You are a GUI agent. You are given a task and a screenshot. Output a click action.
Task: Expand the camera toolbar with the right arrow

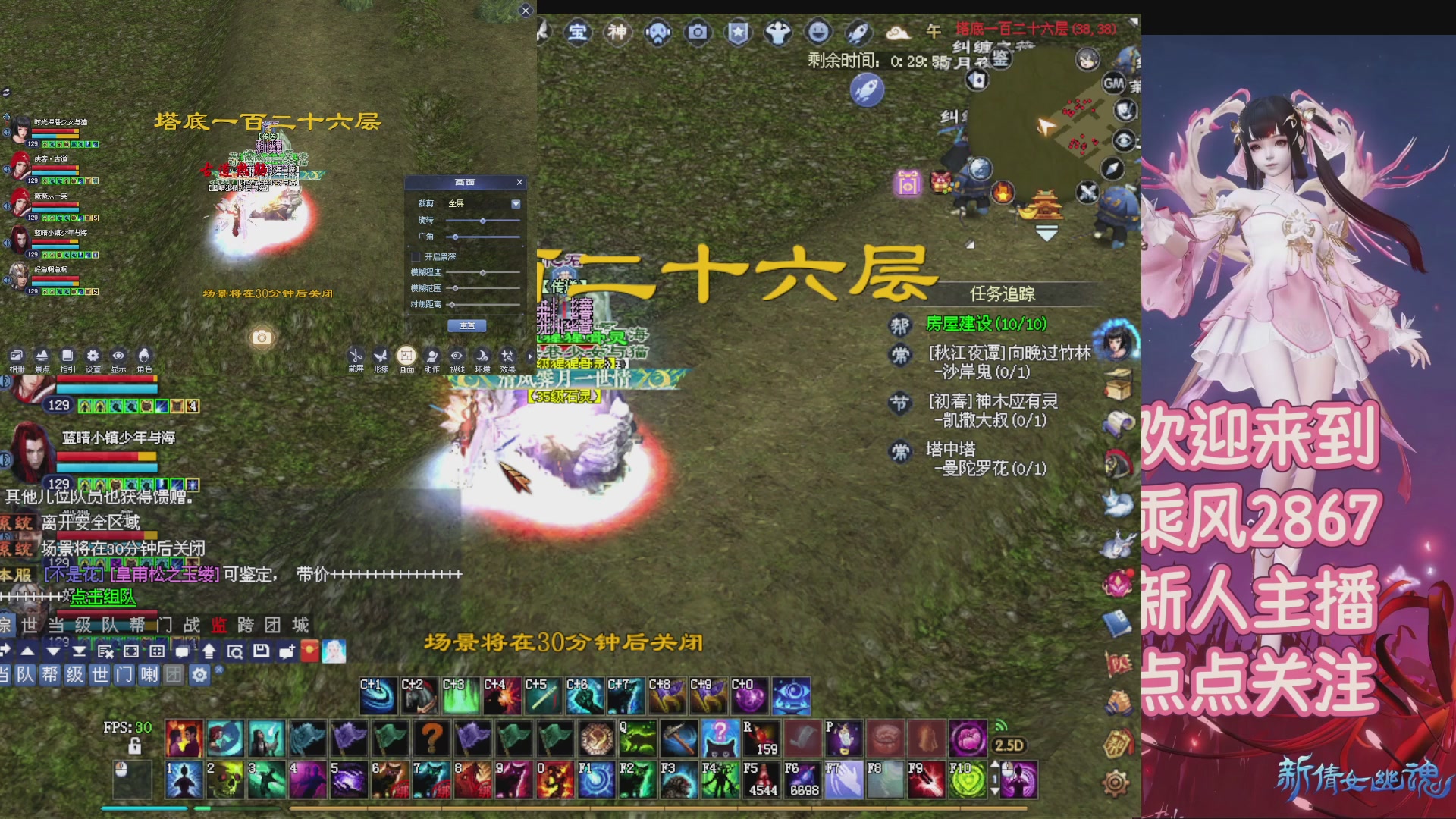click(x=529, y=355)
